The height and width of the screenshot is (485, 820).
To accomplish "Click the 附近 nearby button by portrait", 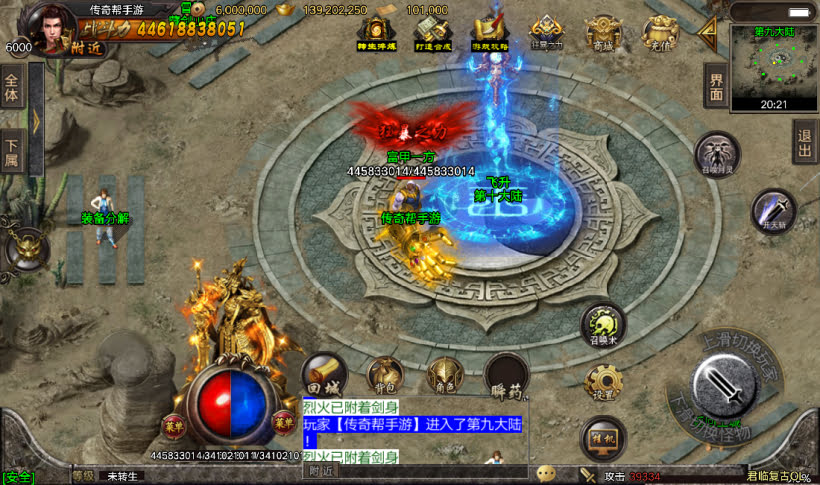I will click(86, 46).
